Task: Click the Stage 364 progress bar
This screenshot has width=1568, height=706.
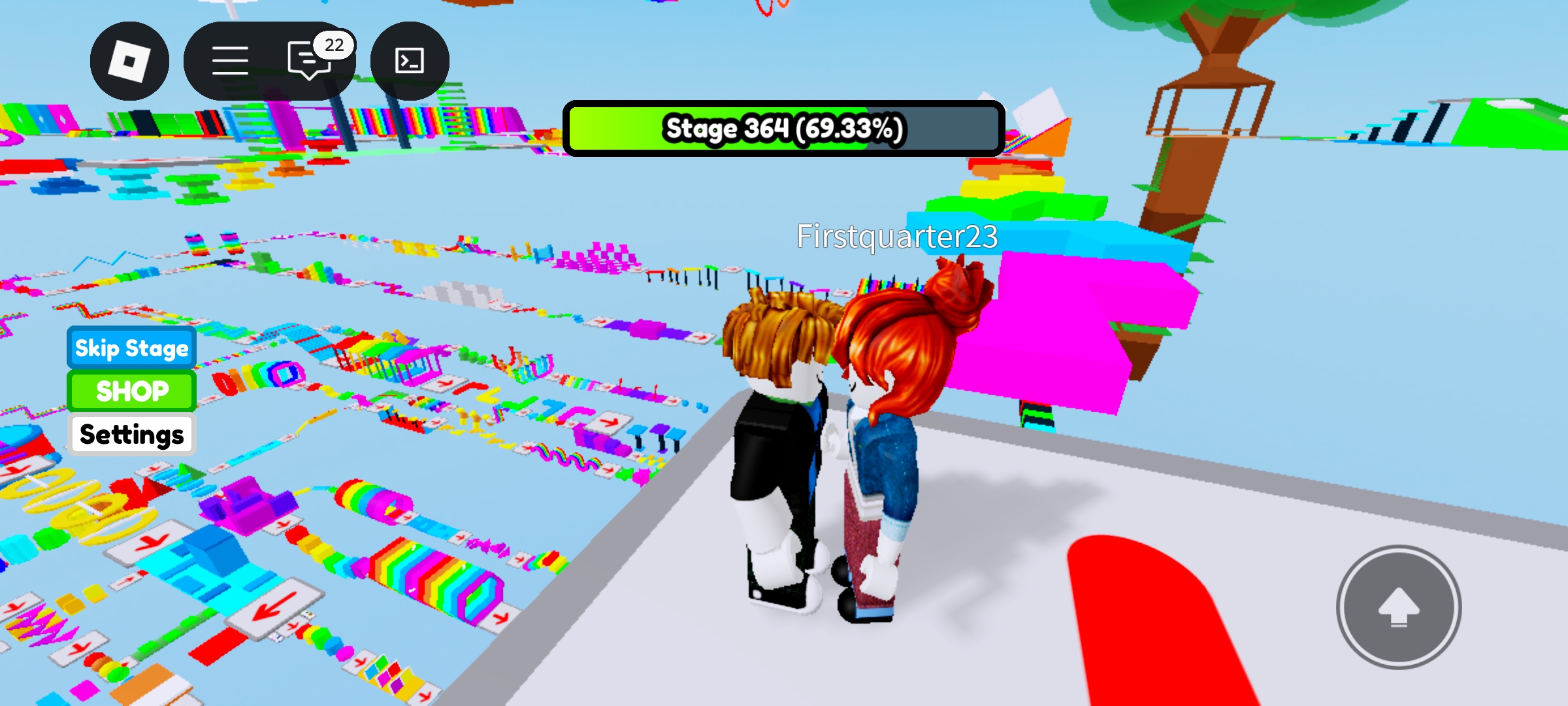Action: 783,129
